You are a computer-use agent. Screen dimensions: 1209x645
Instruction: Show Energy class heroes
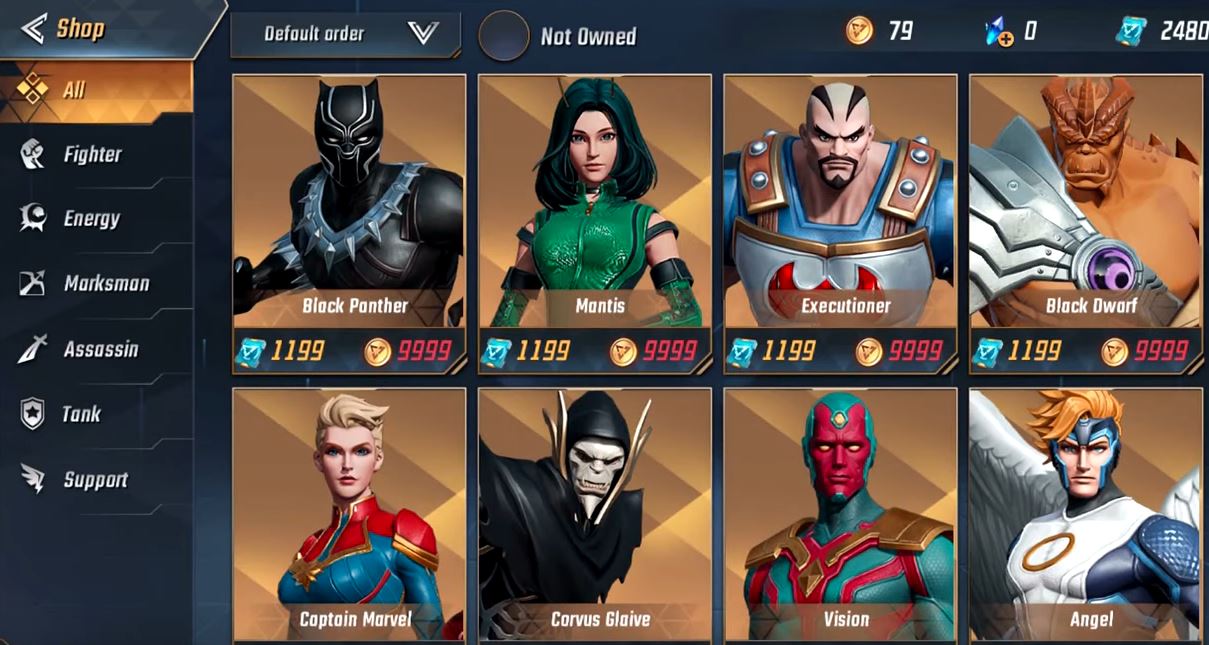pyautogui.click(x=91, y=219)
